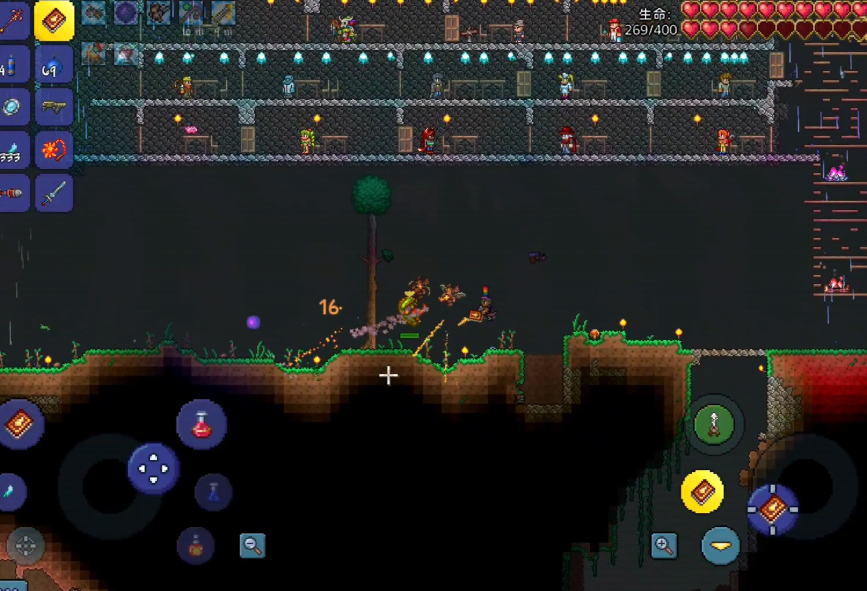Select the red flail weapon slot
867x591 pixels.
54,150
